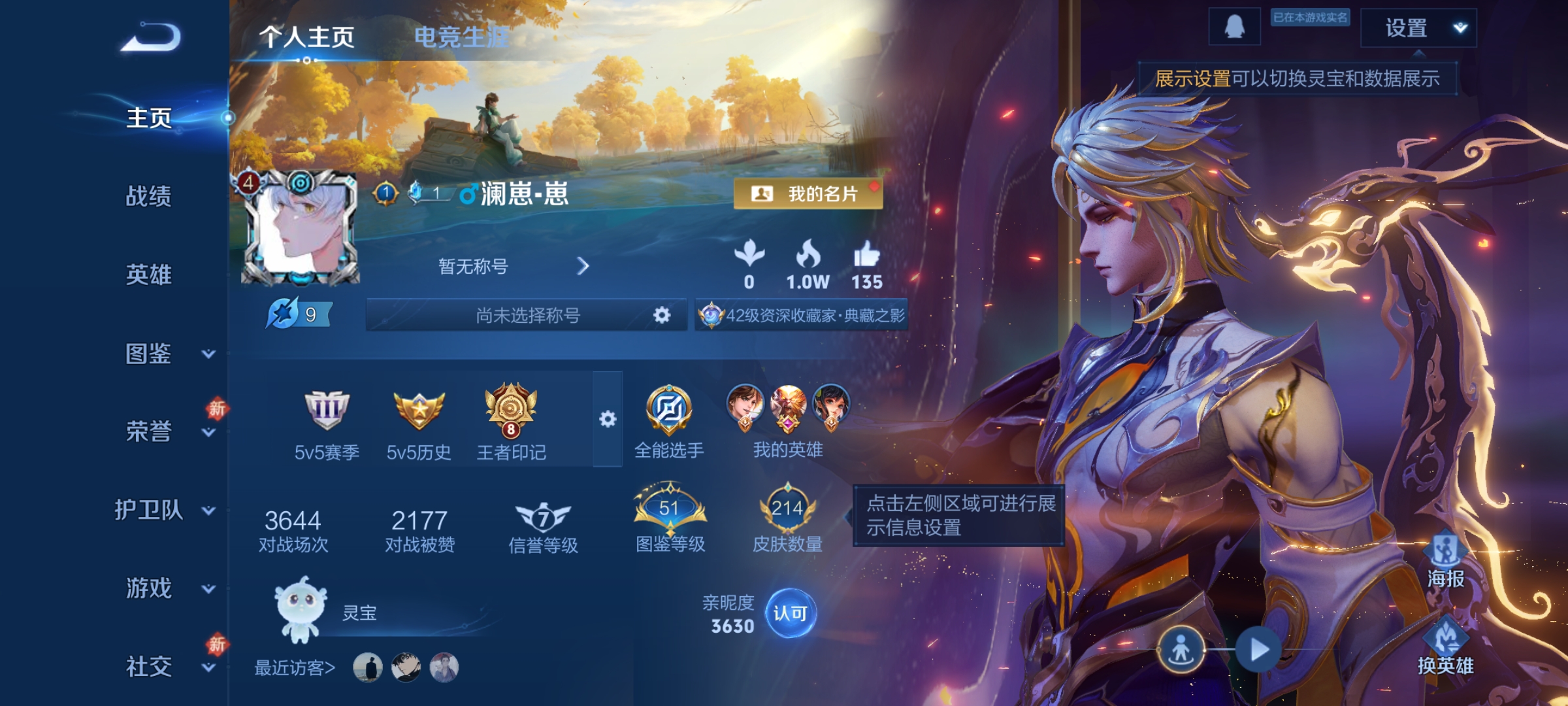The height and width of the screenshot is (706, 1568).
Task: Open the 暂无称号 title selector arrow
Action: tap(583, 267)
